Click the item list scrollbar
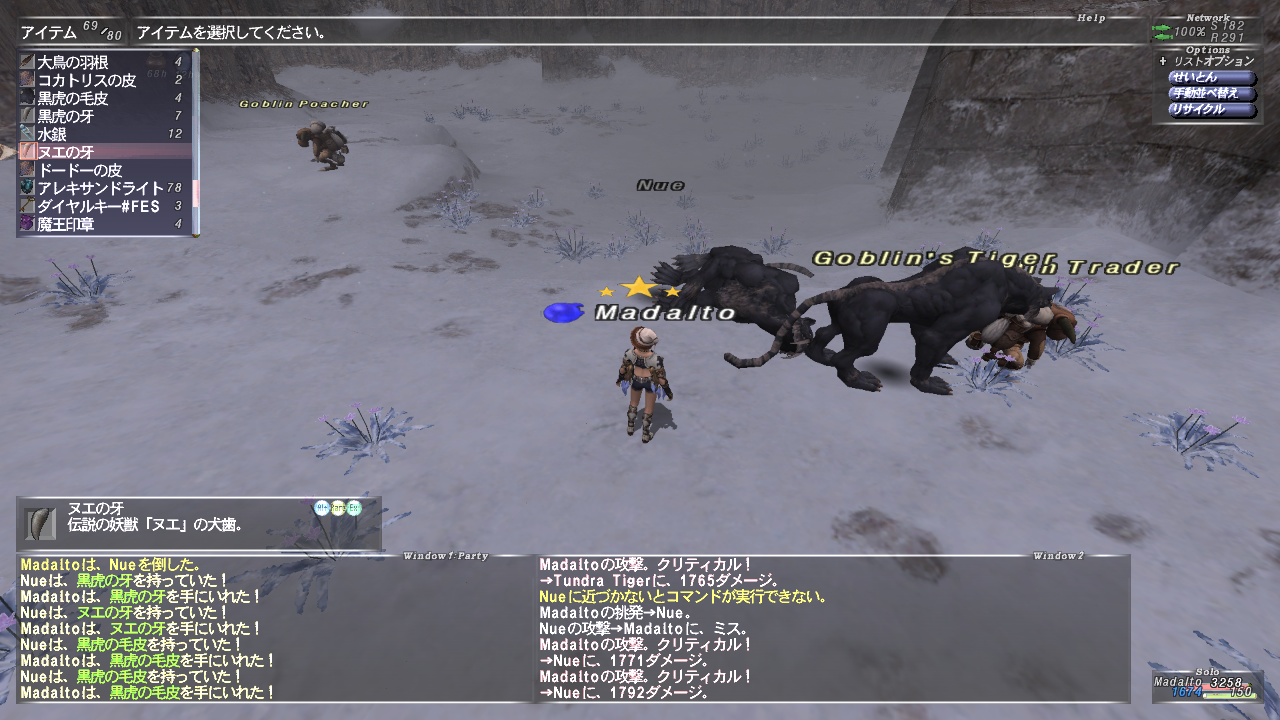This screenshot has height=720, width=1280. [196, 140]
